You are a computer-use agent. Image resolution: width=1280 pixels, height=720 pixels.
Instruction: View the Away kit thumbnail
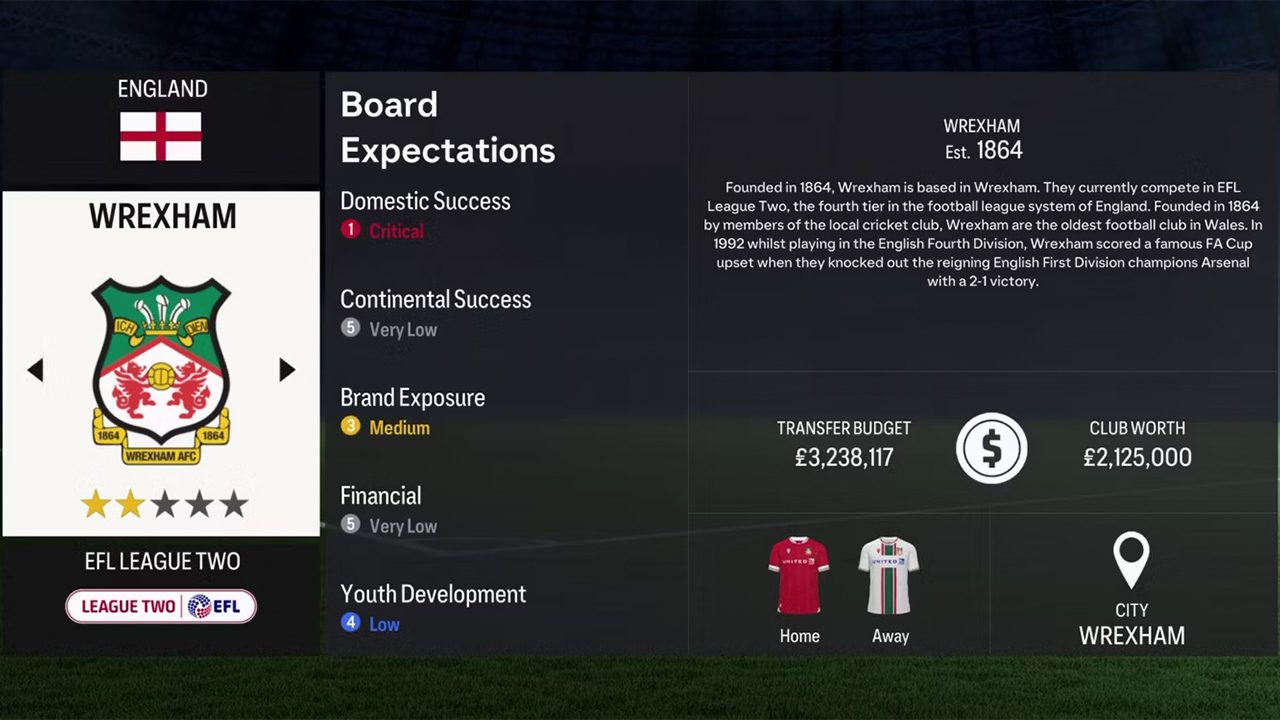pyautogui.click(x=889, y=575)
